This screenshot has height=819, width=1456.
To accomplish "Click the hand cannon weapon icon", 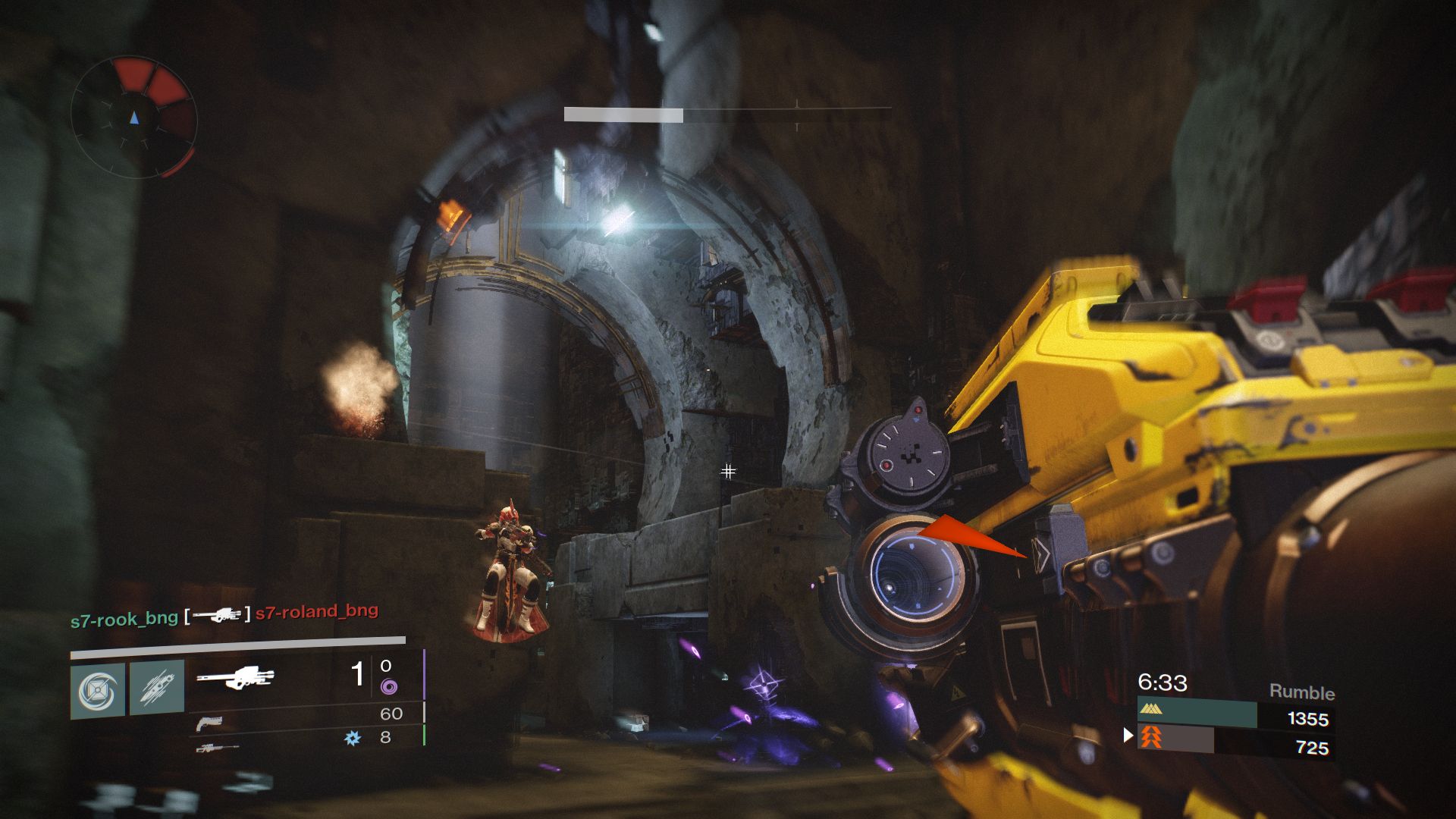I will (209, 723).
